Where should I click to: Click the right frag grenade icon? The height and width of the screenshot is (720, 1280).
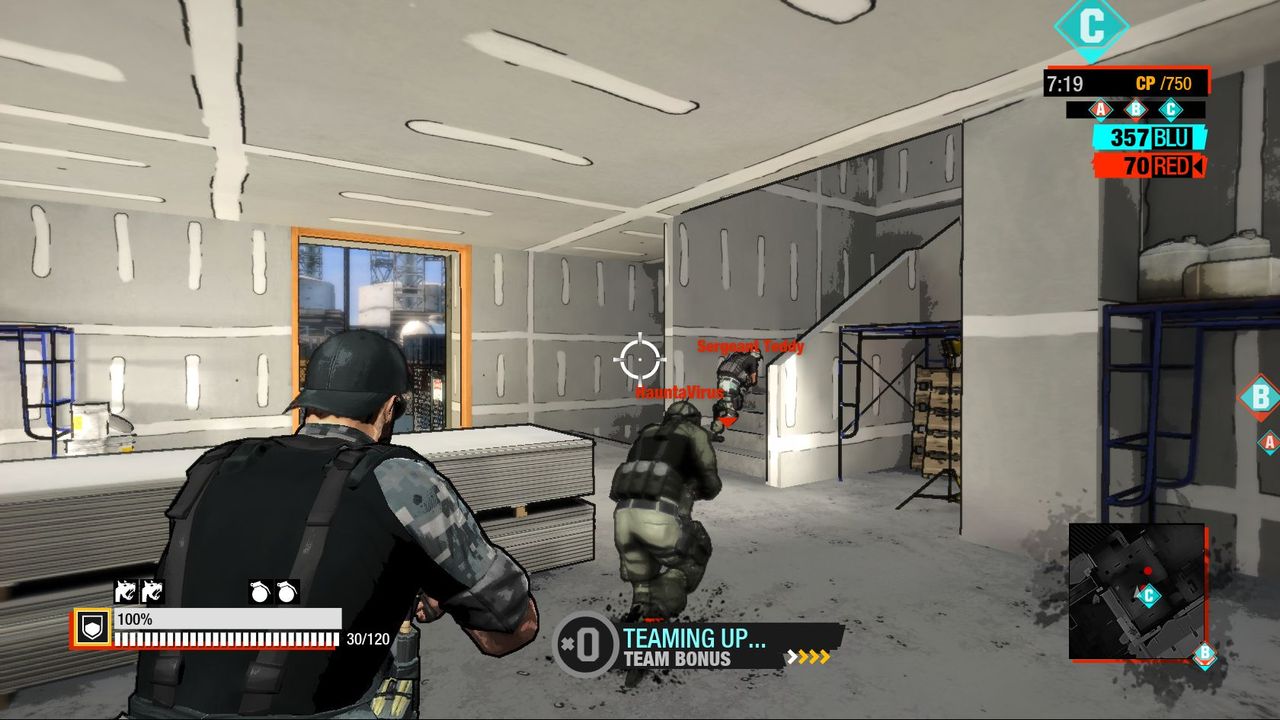287,593
